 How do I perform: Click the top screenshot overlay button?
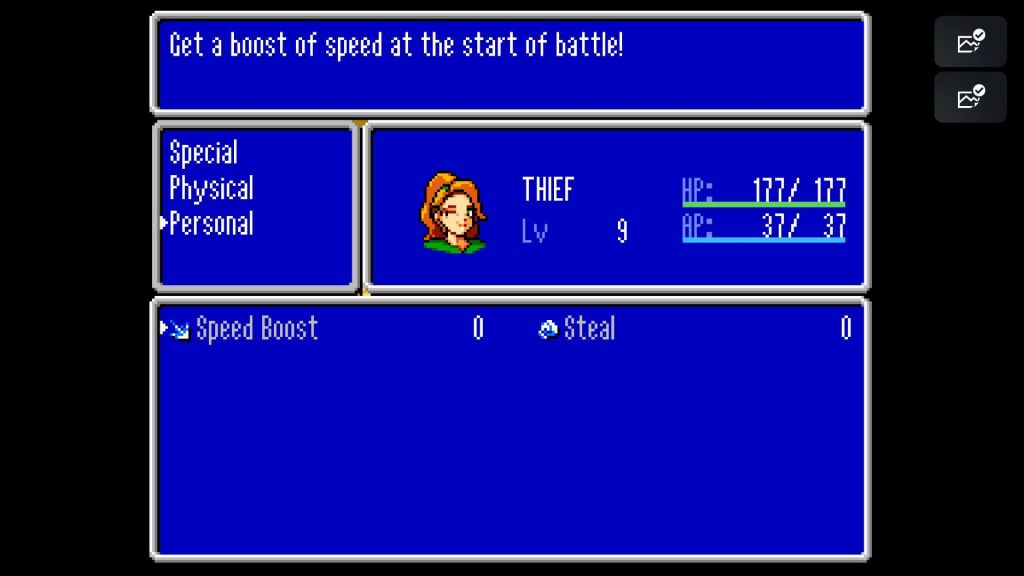click(x=970, y=42)
